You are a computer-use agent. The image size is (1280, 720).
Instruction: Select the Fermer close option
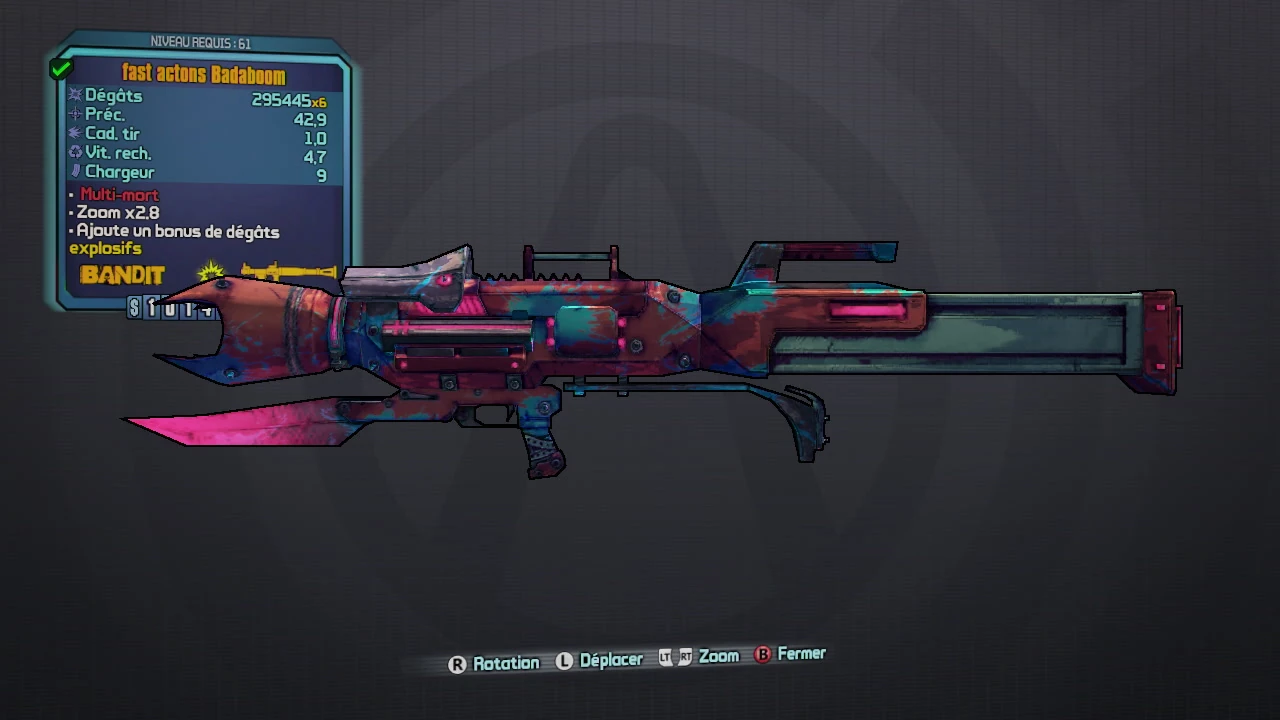click(800, 653)
